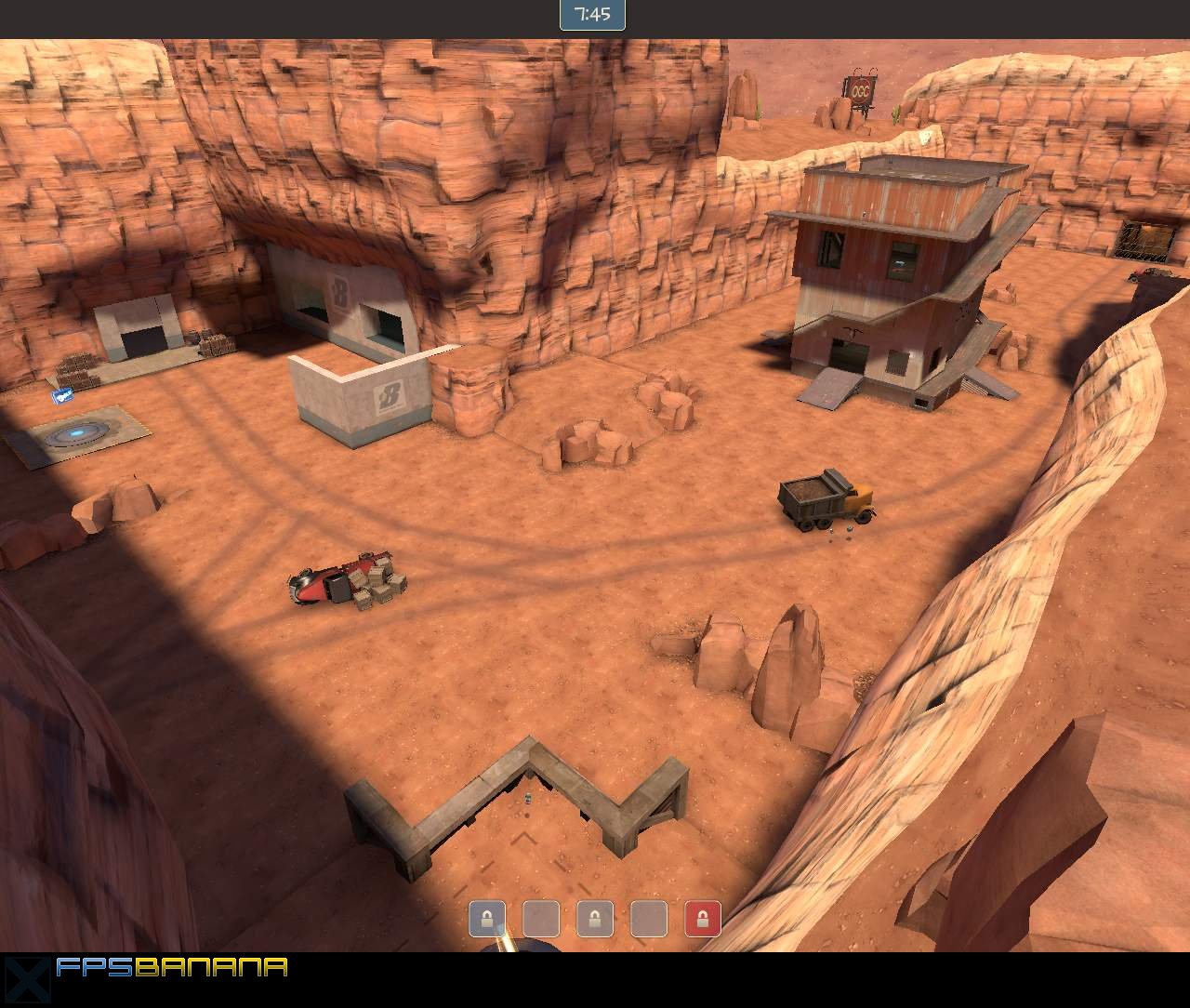Click the locked red control point icon
This screenshot has width=1190, height=1008.
(x=702, y=919)
